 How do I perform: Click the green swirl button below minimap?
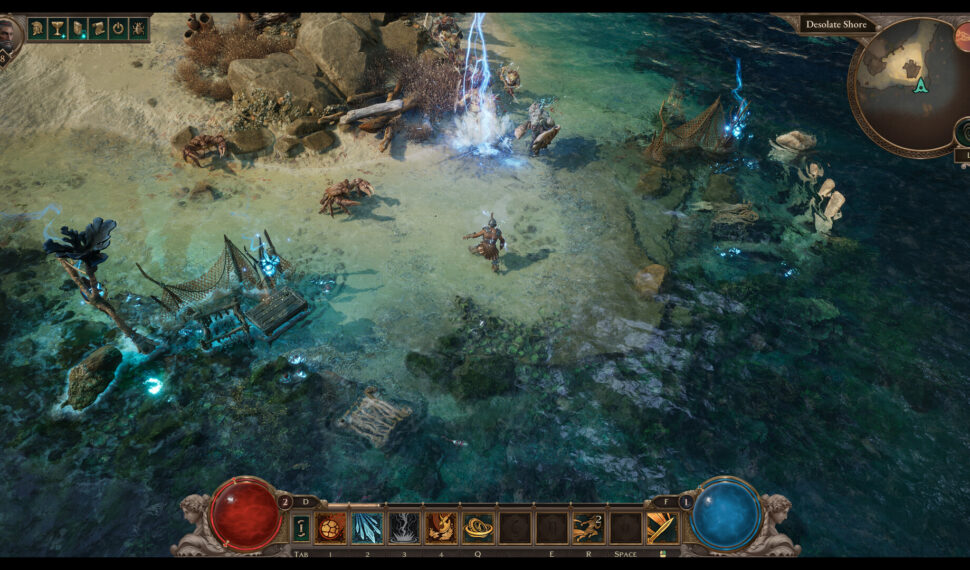pos(964,131)
